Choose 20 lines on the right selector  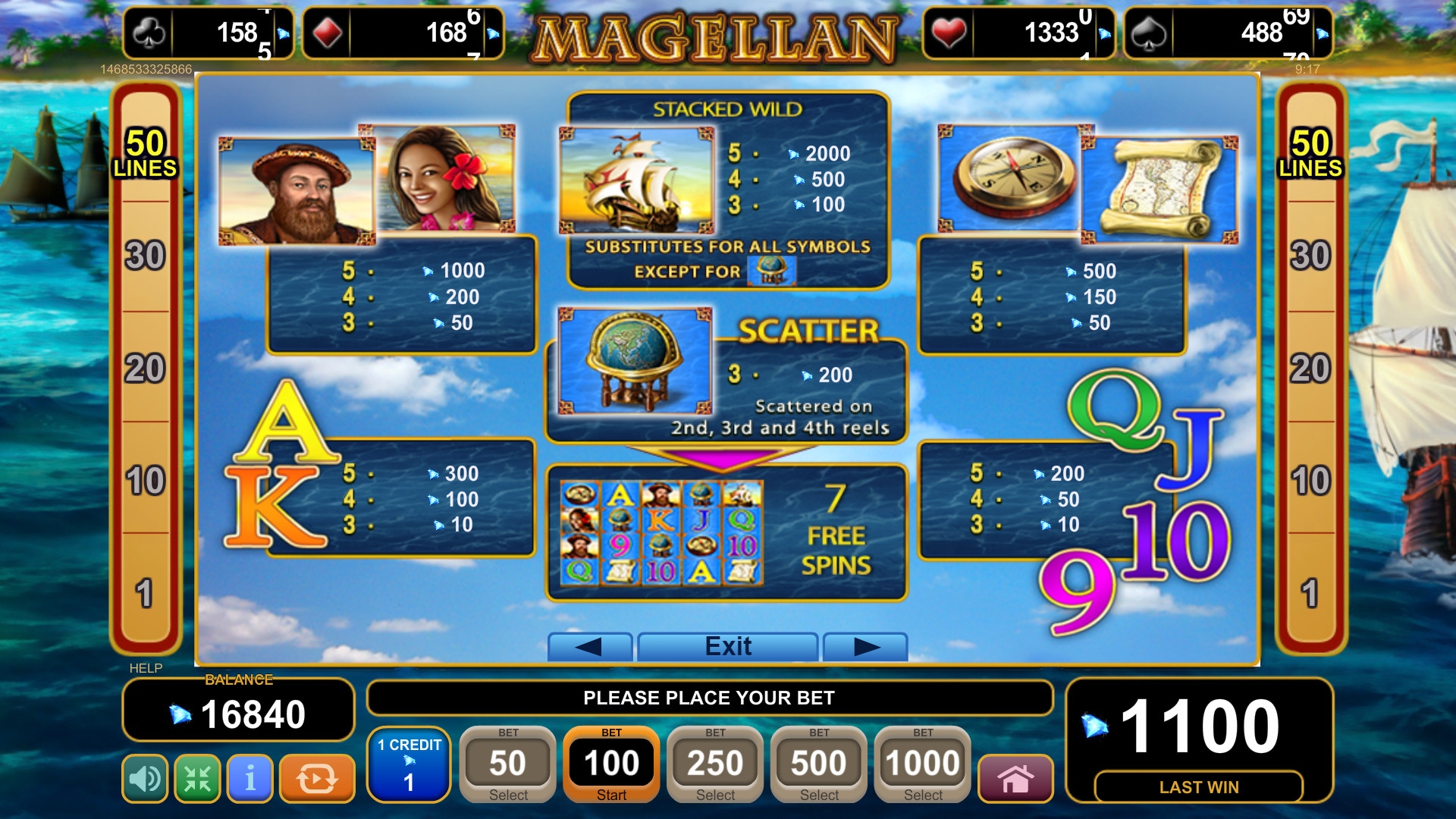coord(1310,369)
